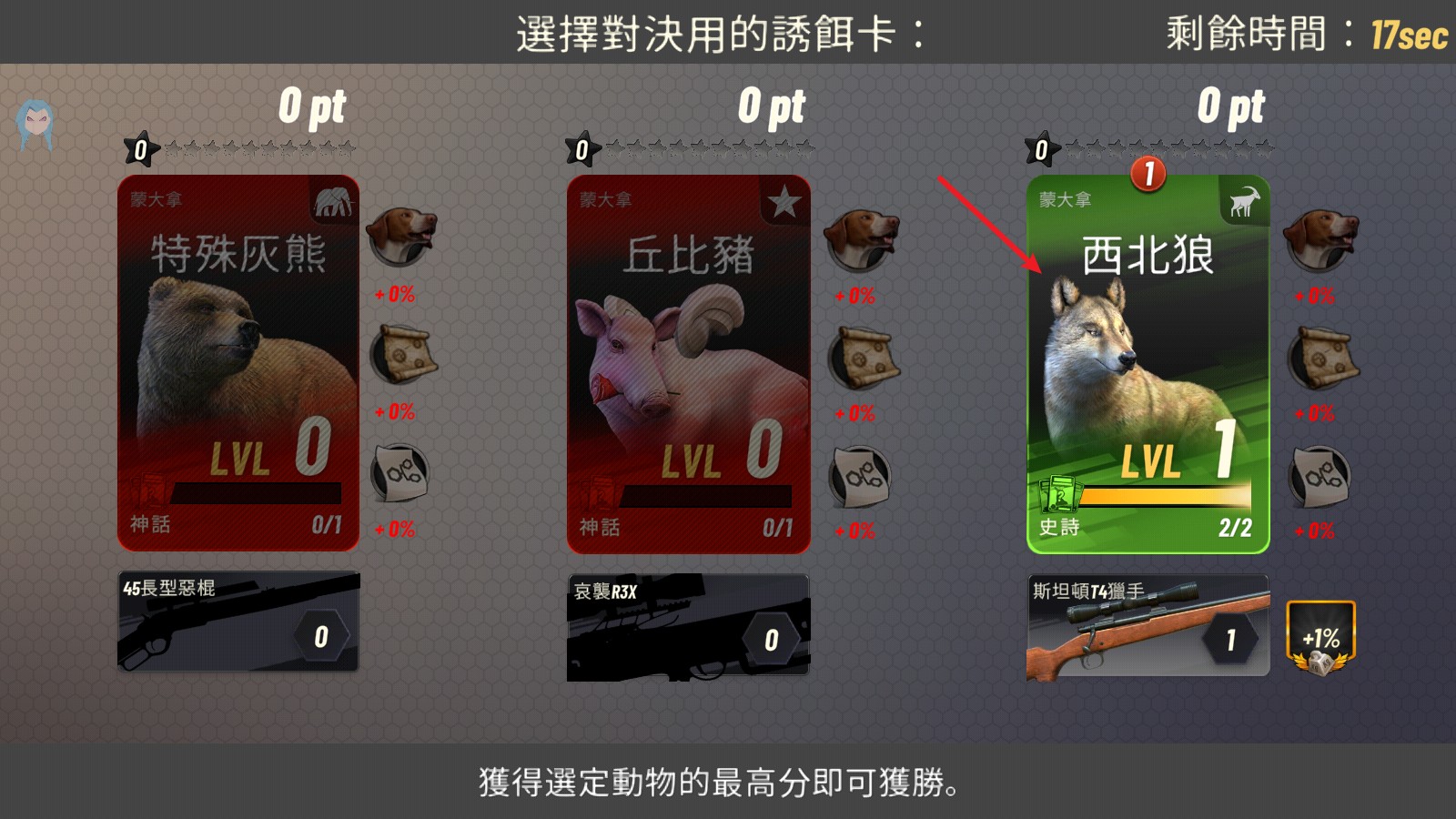Toggle the scroll booster beside the bear card

(402, 355)
